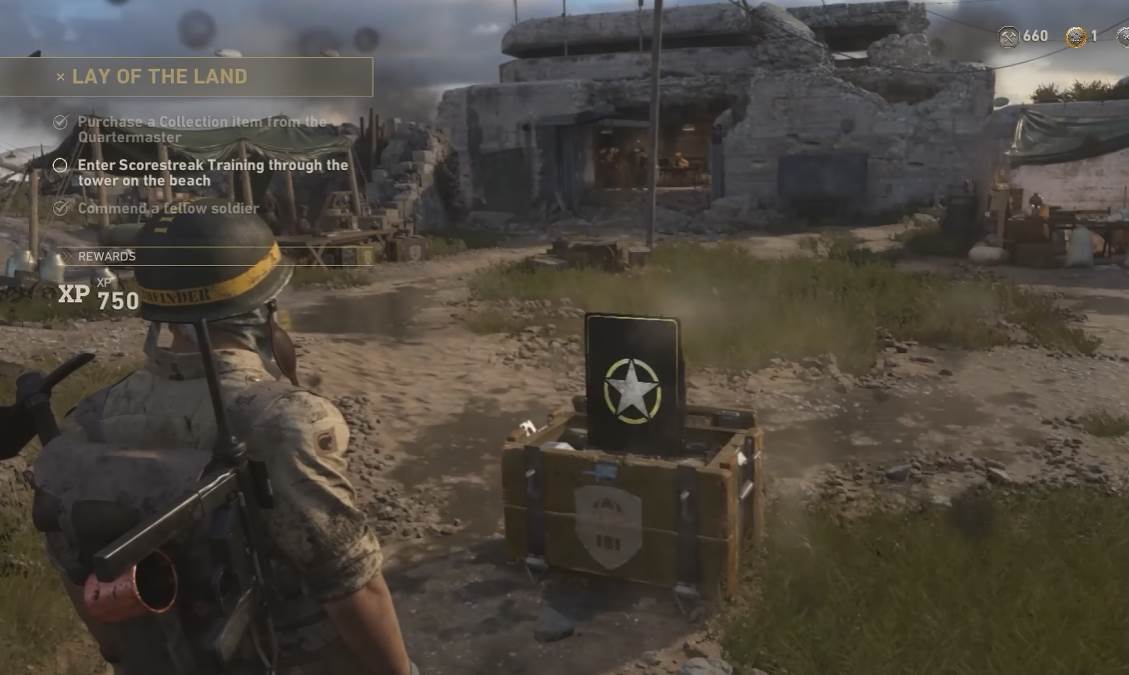Screen dimensions: 1129x675
Task: Close the Lay of the Land tracker
Action: click(60, 77)
